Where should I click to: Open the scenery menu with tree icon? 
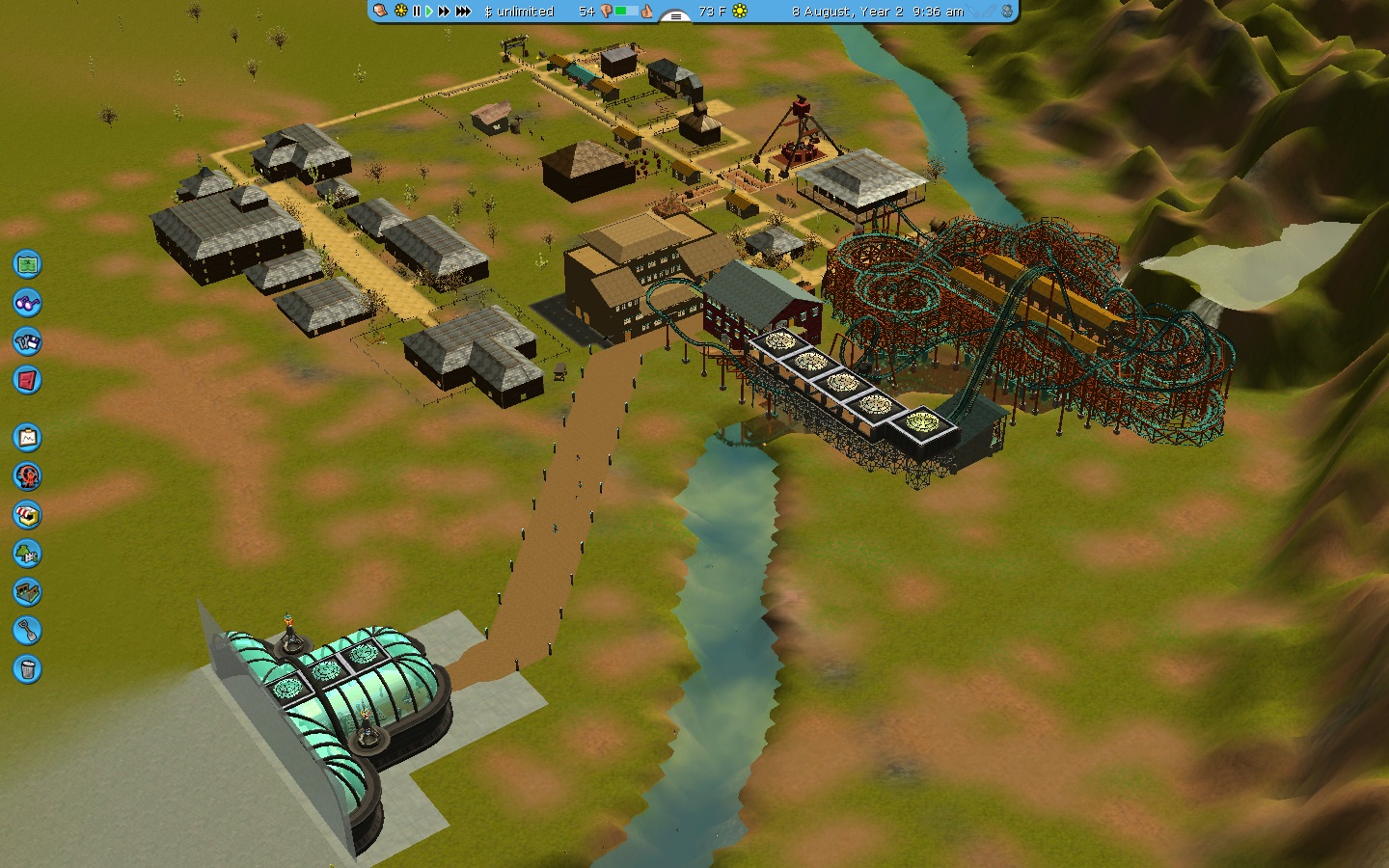click(27, 554)
